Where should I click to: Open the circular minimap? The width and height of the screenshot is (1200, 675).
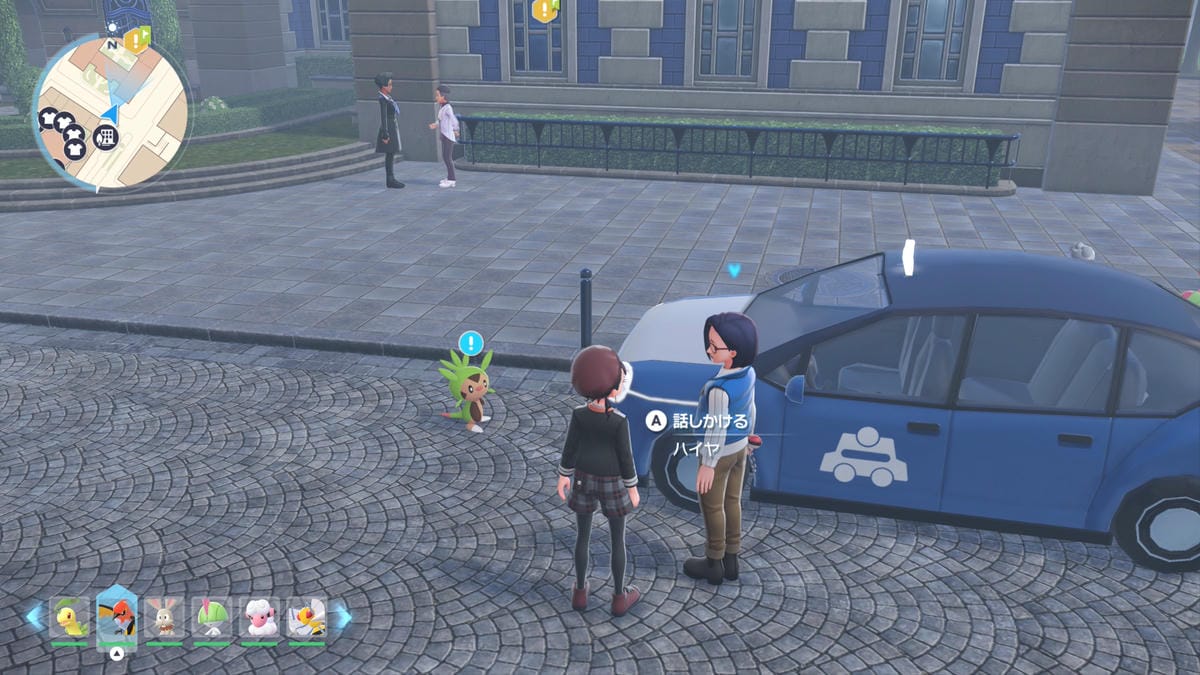click(110, 112)
